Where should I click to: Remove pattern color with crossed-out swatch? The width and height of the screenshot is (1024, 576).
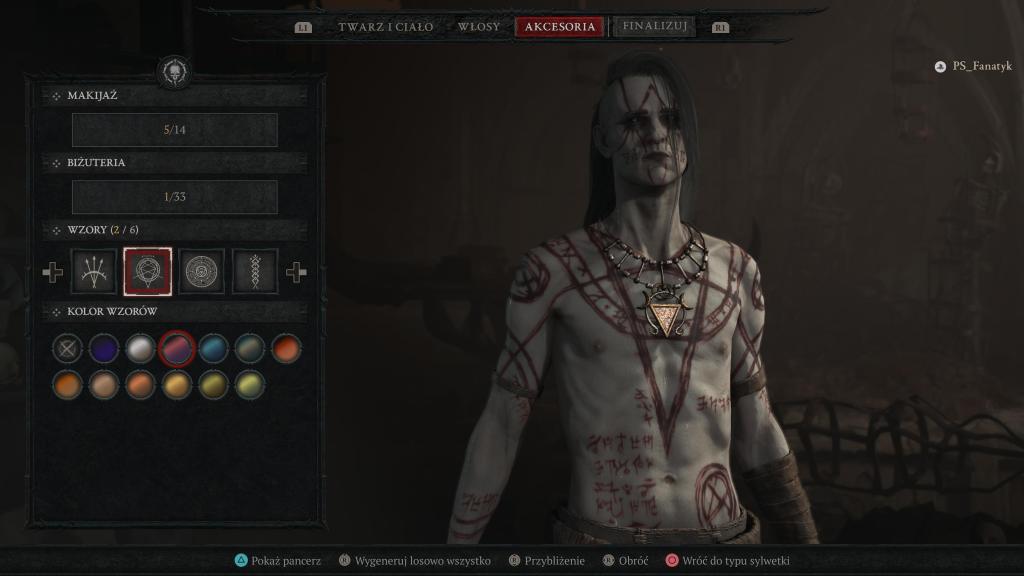point(67,348)
